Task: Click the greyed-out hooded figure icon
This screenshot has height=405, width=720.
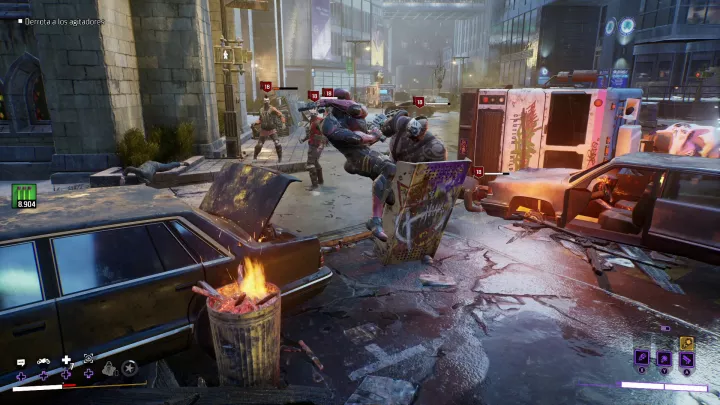Action: [109, 370]
